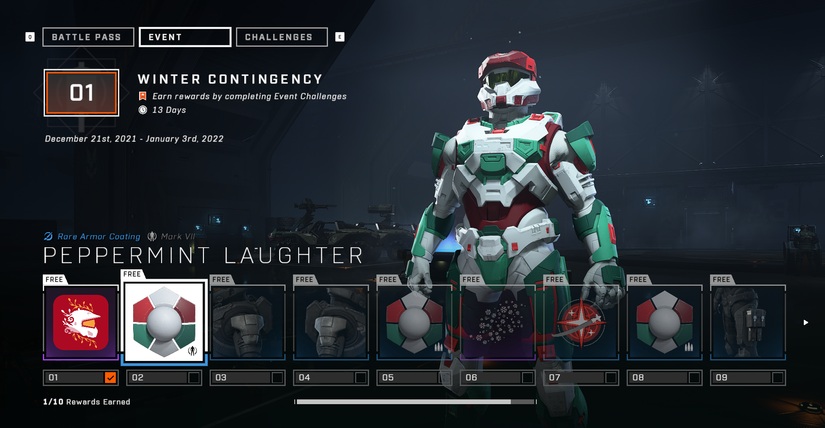Pick the tier 08 armor coating reward
Image resolution: width=825 pixels, height=428 pixels.
[665, 323]
